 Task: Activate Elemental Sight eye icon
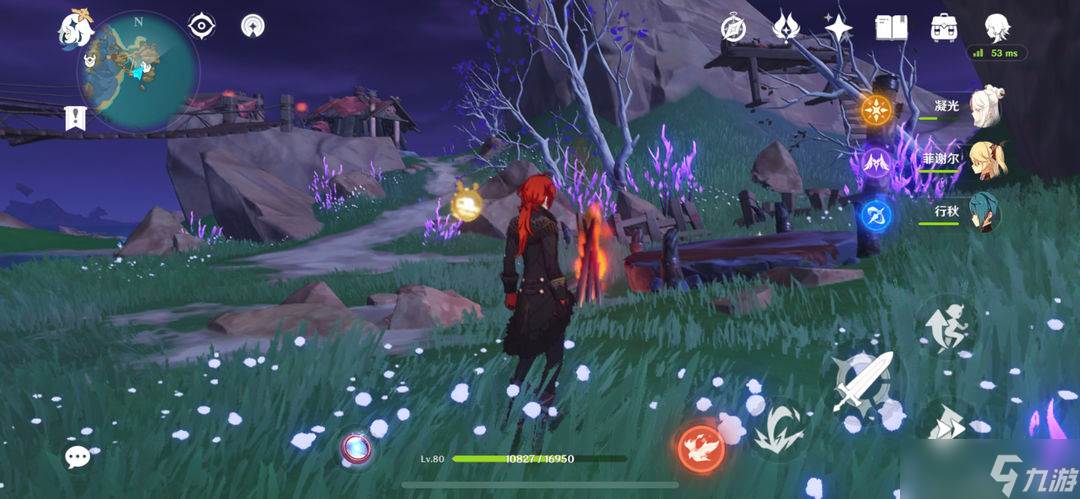(x=202, y=27)
